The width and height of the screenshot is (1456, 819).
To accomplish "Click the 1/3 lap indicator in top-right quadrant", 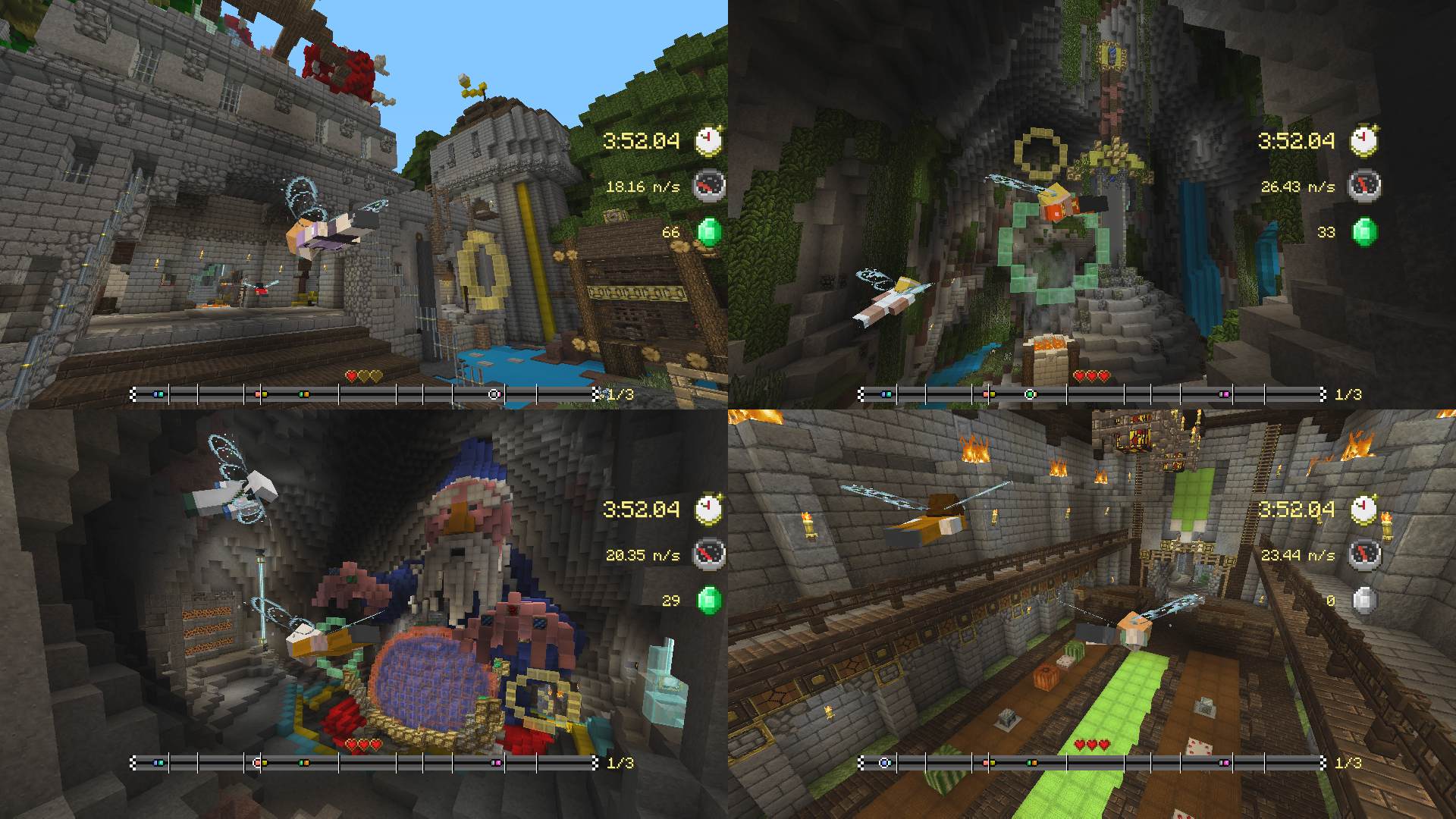I will click(1348, 393).
